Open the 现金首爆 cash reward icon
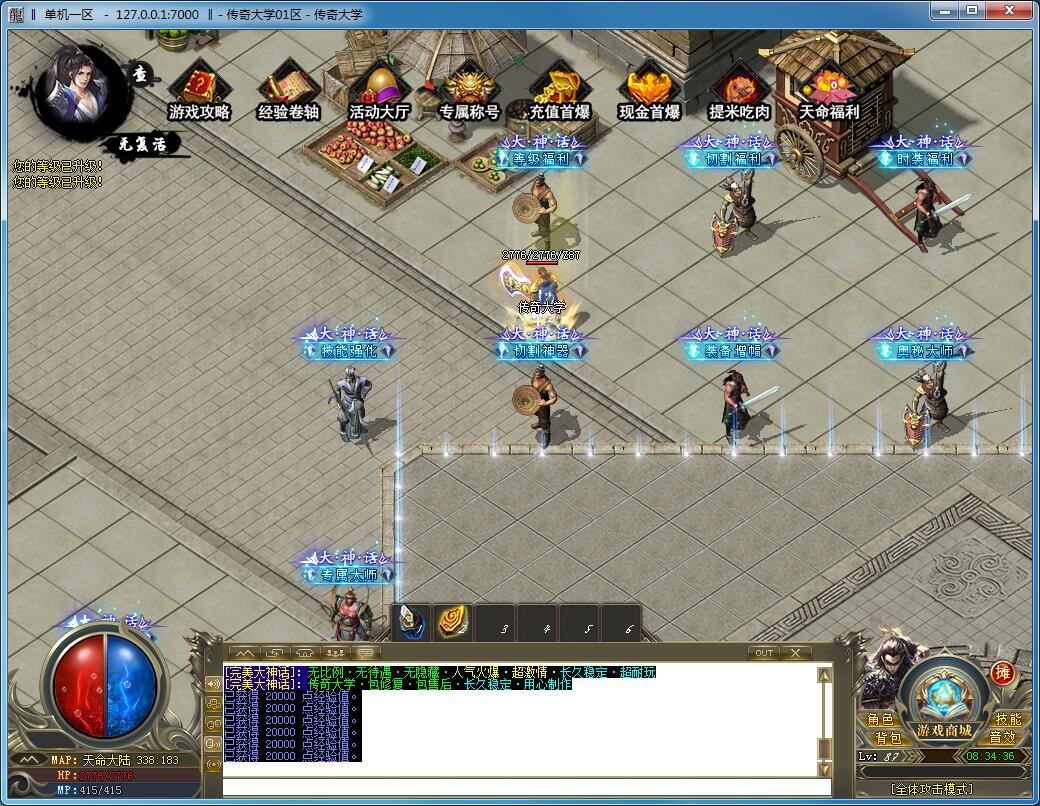The width and height of the screenshot is (1040, 806). click(649, 92)
